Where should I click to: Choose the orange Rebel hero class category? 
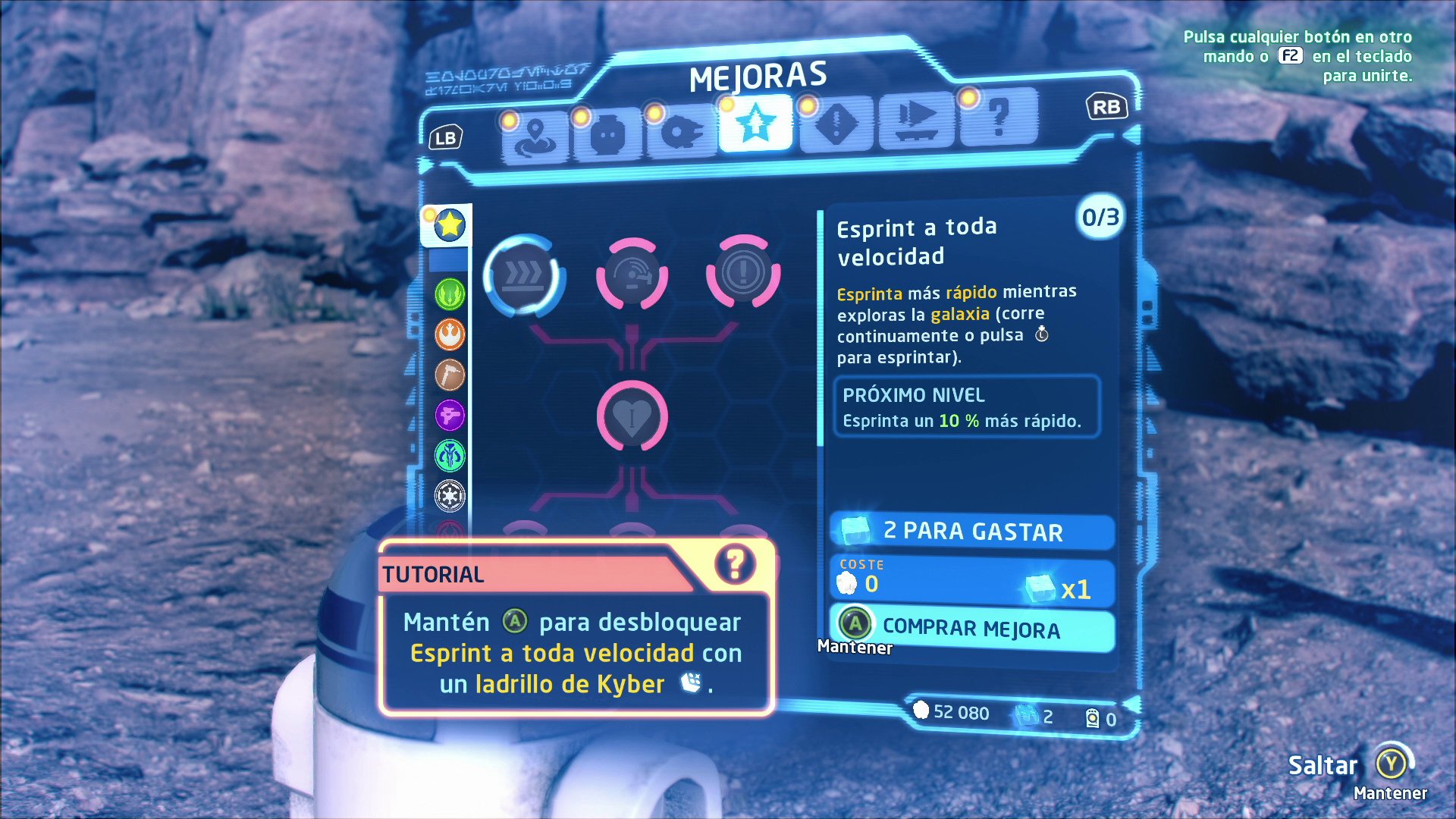[x=450, y=334]
